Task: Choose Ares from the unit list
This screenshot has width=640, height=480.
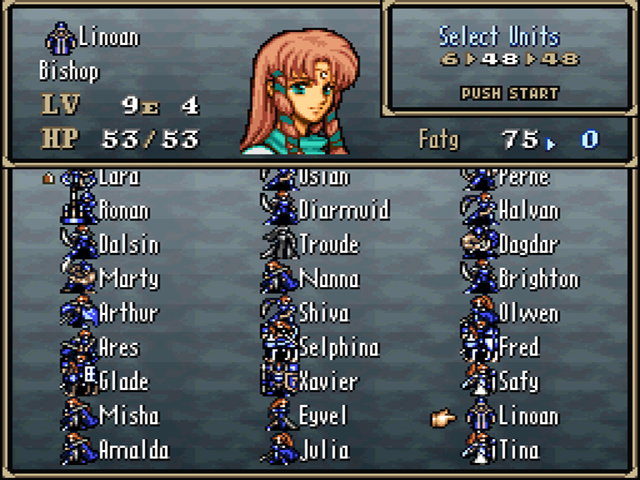Action: point(119,347)
